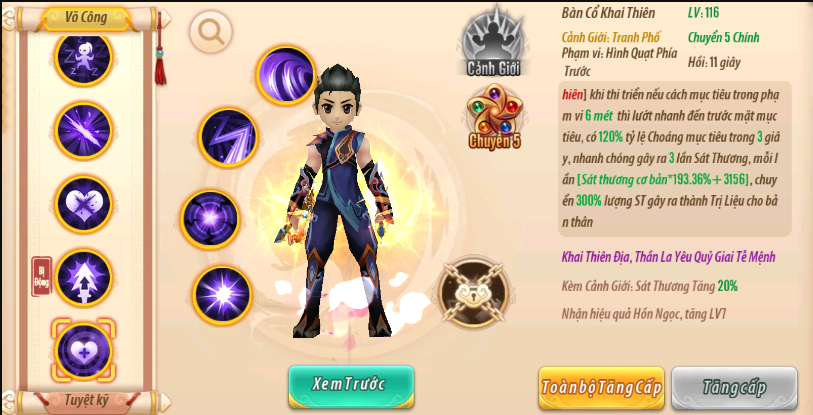
Task: Open the magnifying glass search button
Action: 211,32
